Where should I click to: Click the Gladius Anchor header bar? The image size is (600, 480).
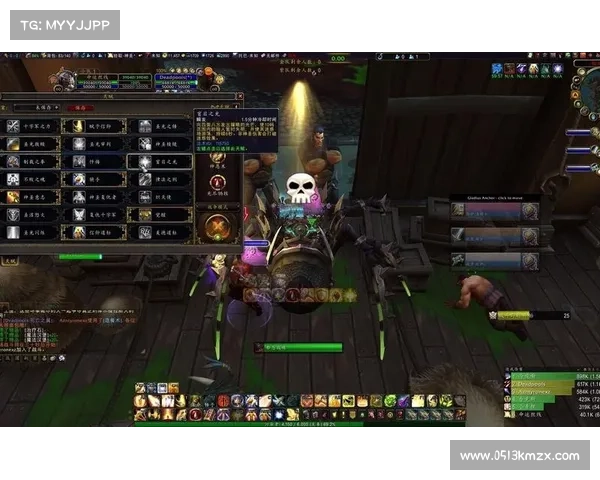(x=494, y=198)
